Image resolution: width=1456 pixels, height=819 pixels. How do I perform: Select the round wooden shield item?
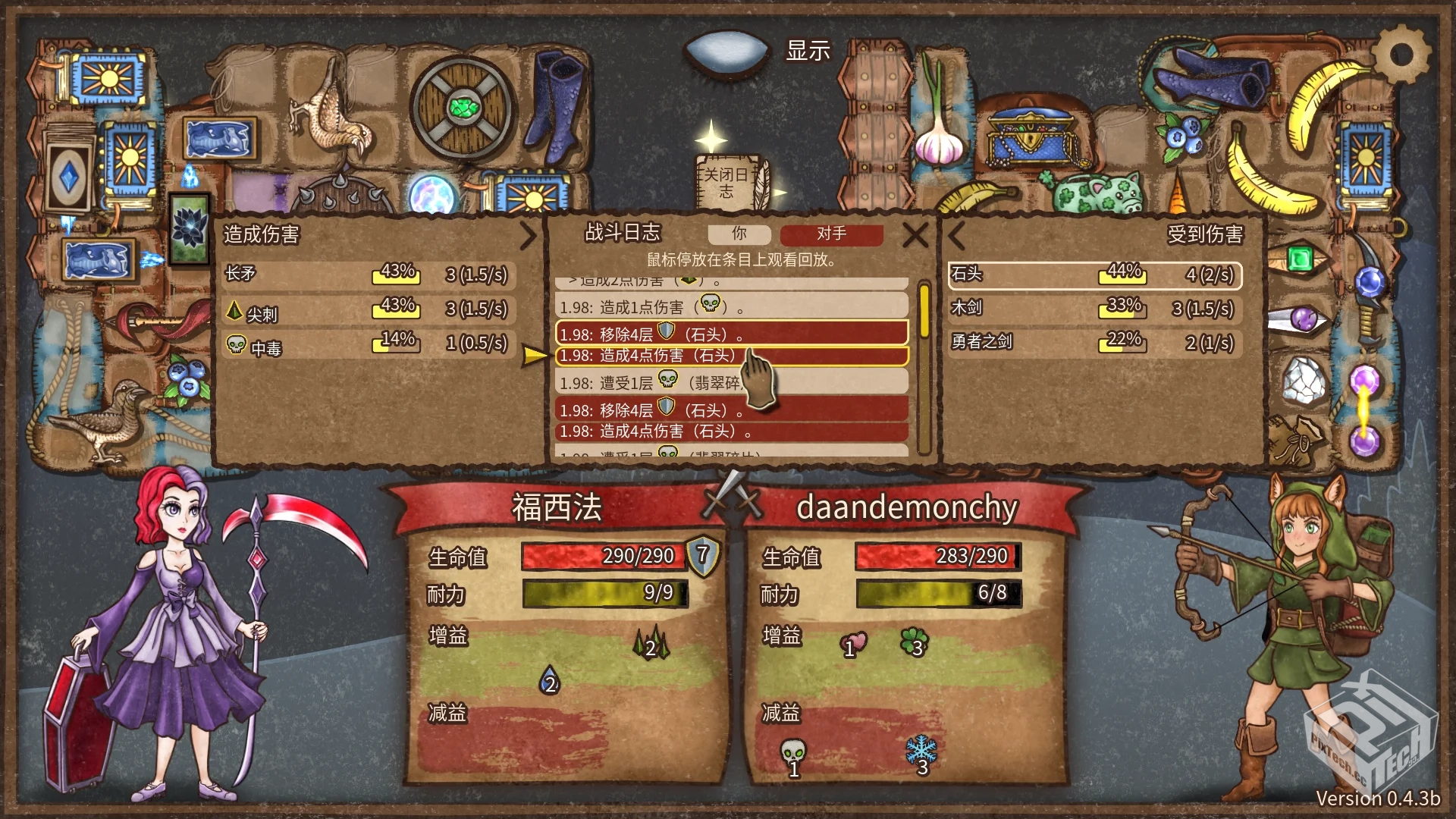pyautogui.click(x=461, y=108)
